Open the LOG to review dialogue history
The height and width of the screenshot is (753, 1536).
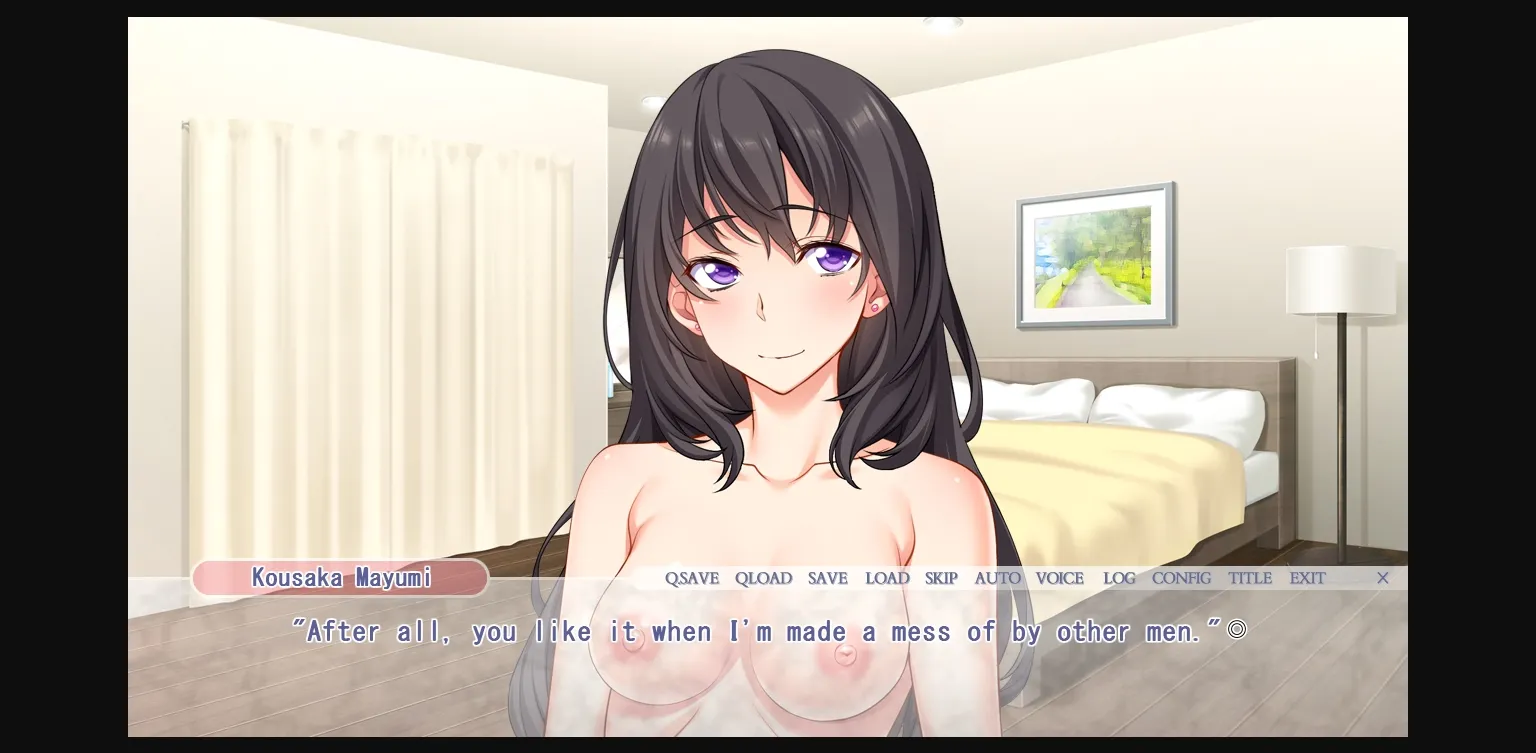1119,578
